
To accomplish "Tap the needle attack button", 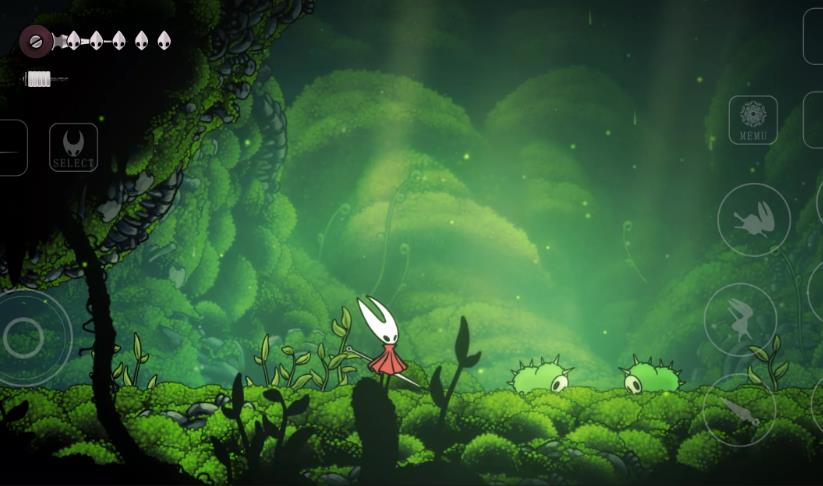I will tap(739, 409).
